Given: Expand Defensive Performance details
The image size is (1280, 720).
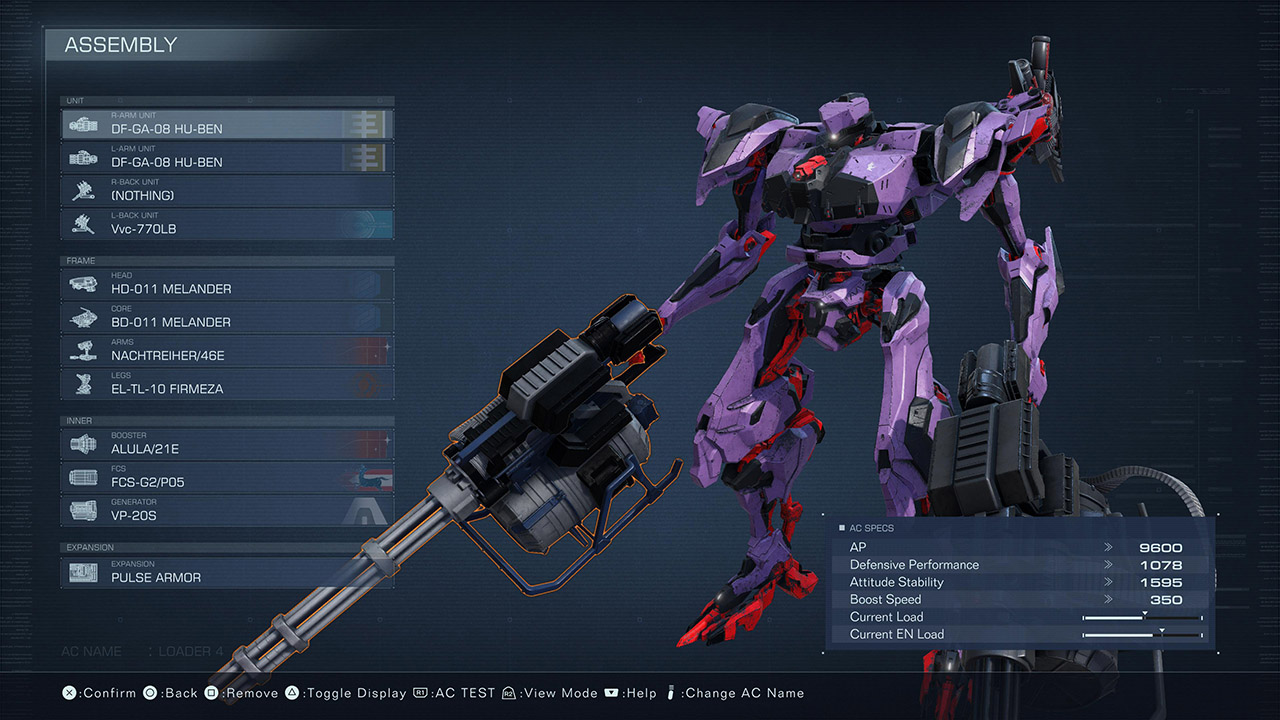Looking at the screenshot, I should (1108, 564).
